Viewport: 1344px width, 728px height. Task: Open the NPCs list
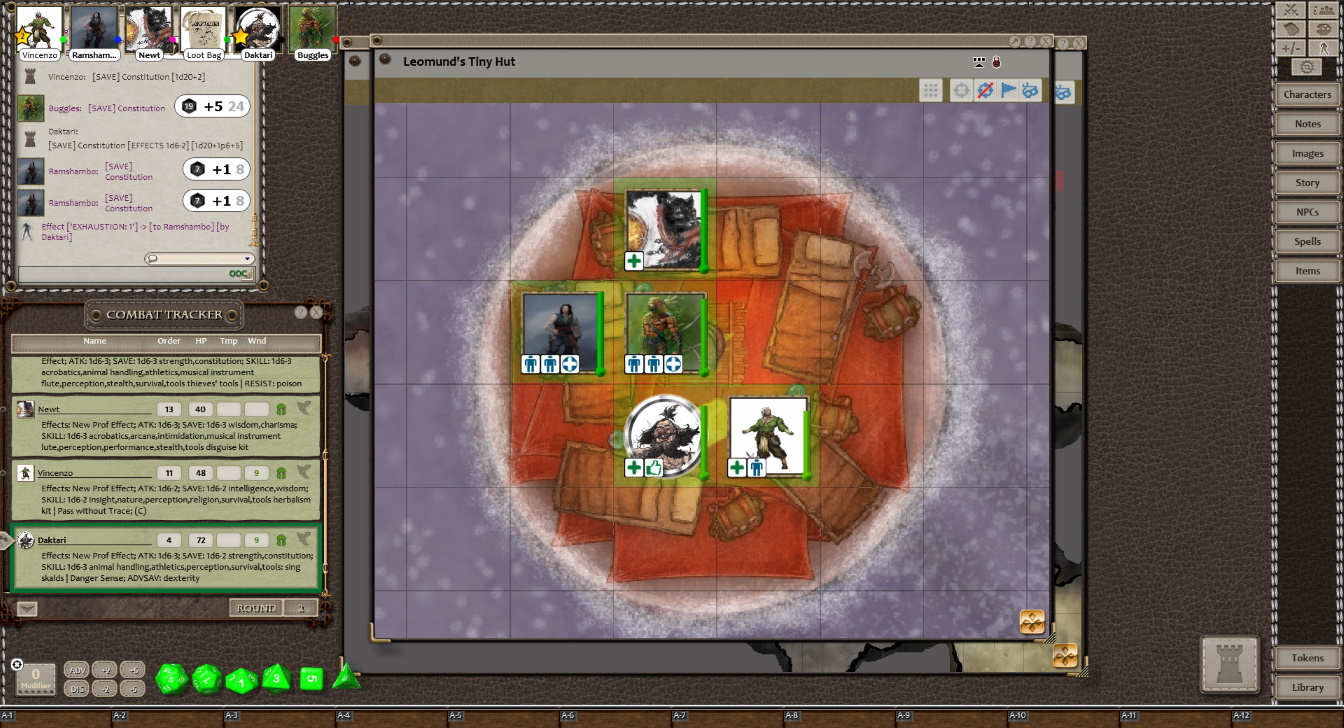click(x=1307, y=212)
